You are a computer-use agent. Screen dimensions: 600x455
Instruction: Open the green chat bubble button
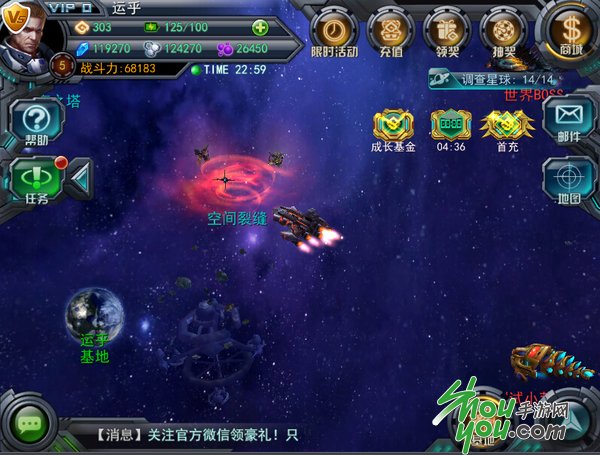pos(30,425)
